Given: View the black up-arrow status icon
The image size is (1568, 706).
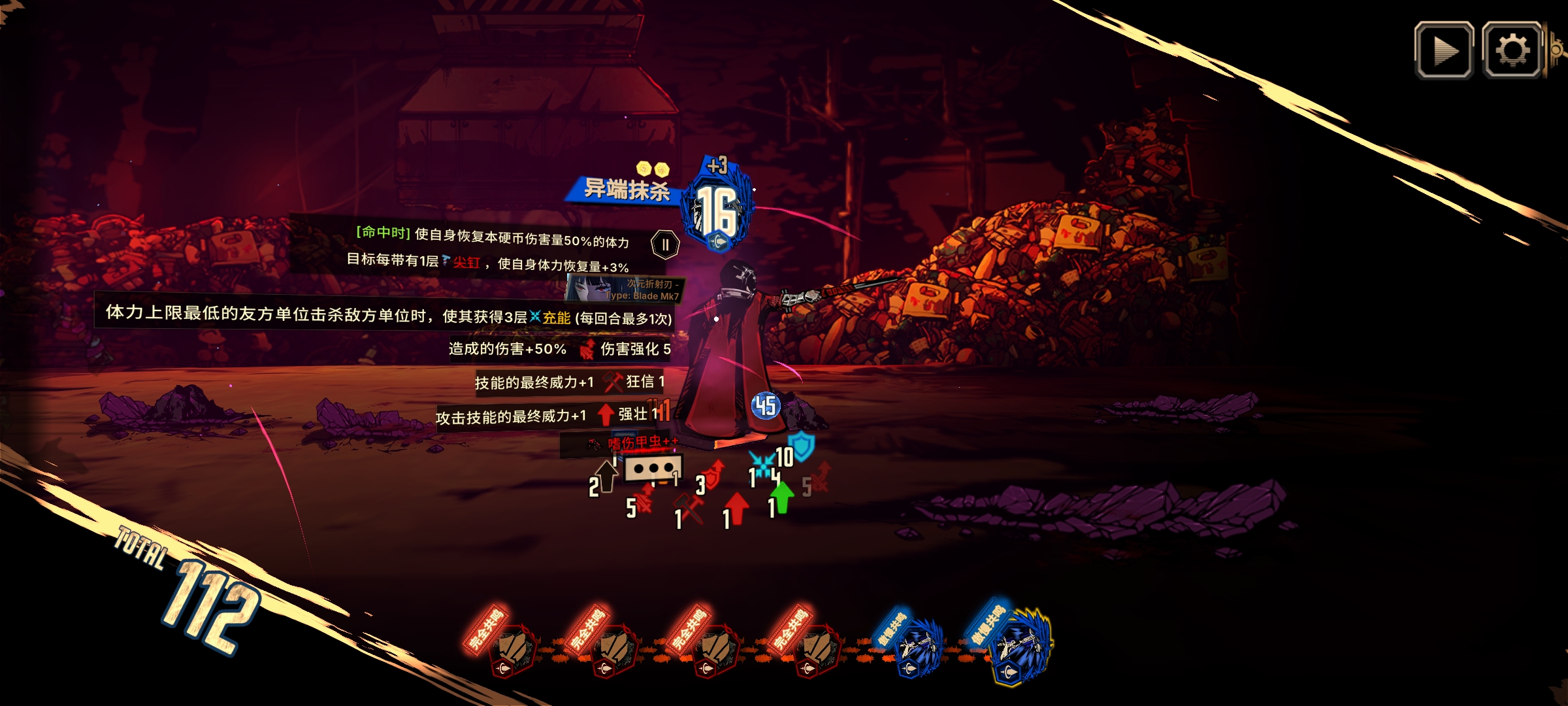Looking at the screenshot, I should click(606, 475).
